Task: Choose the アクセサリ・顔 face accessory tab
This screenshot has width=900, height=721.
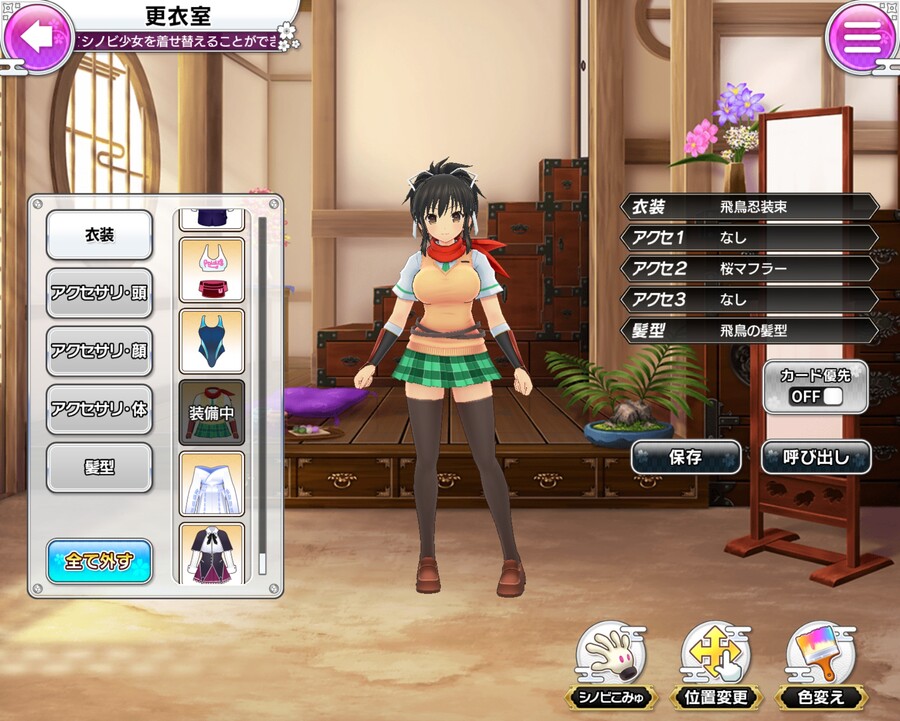Action: coord(100,351)
